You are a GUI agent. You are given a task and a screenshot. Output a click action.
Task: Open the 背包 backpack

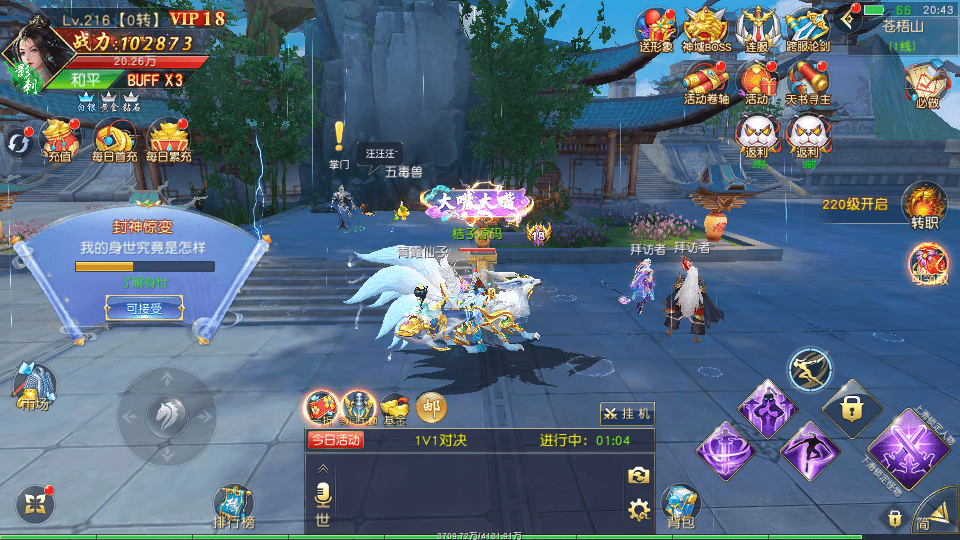681,503
